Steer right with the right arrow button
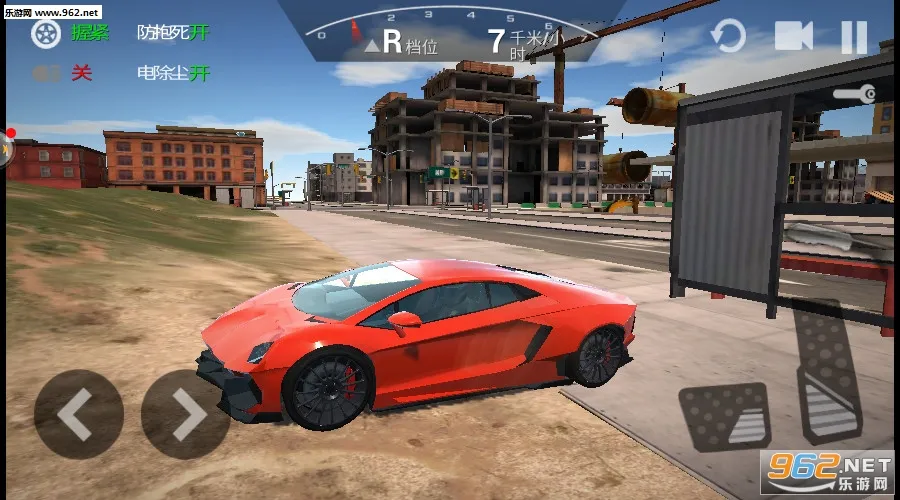 tap(186, 413)
